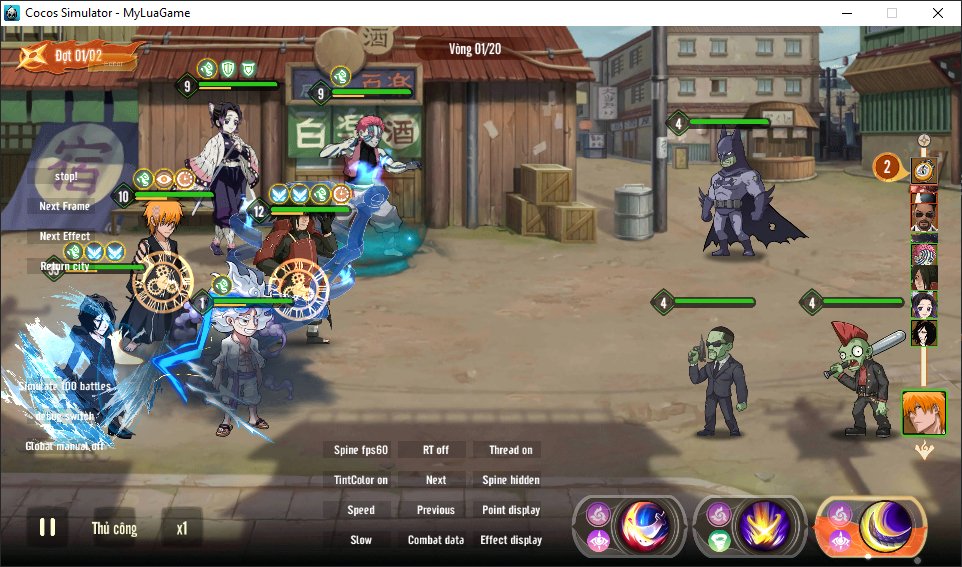The height and width of the screenshot is (567, 962).
Task: Trigger the Next Effect button
Action: coord(65,237)
